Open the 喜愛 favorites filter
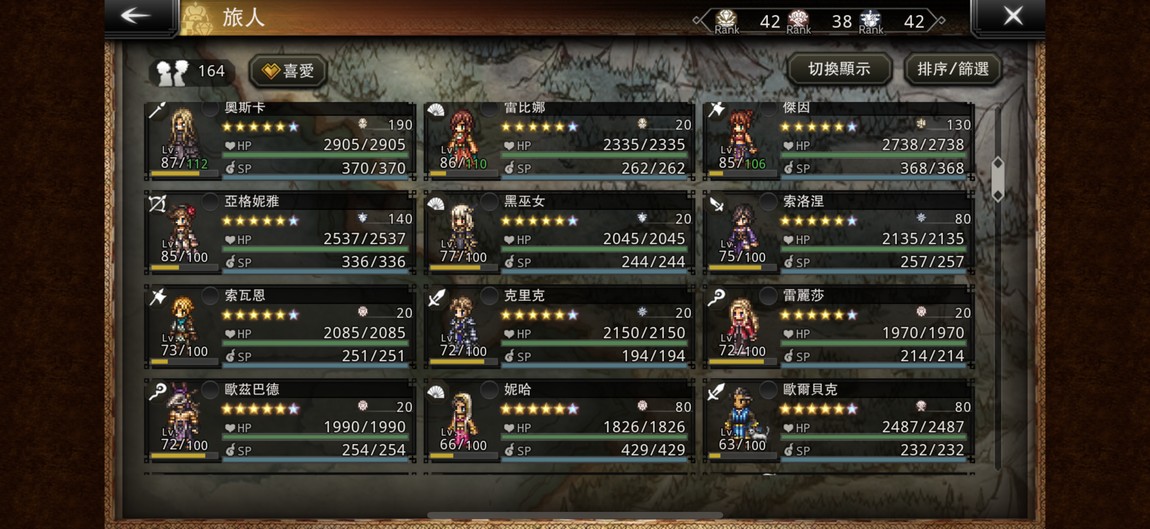The height and width of the screenshot is (529, 1150). (x=287, y=71)
